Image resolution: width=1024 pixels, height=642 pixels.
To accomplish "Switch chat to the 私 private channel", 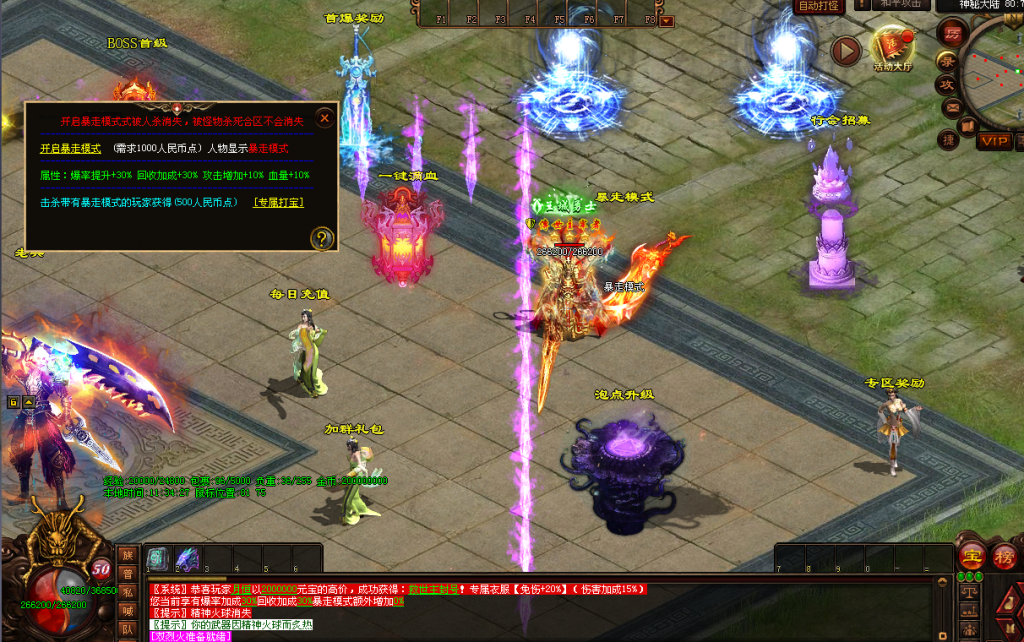I will [x=128, y=591].
